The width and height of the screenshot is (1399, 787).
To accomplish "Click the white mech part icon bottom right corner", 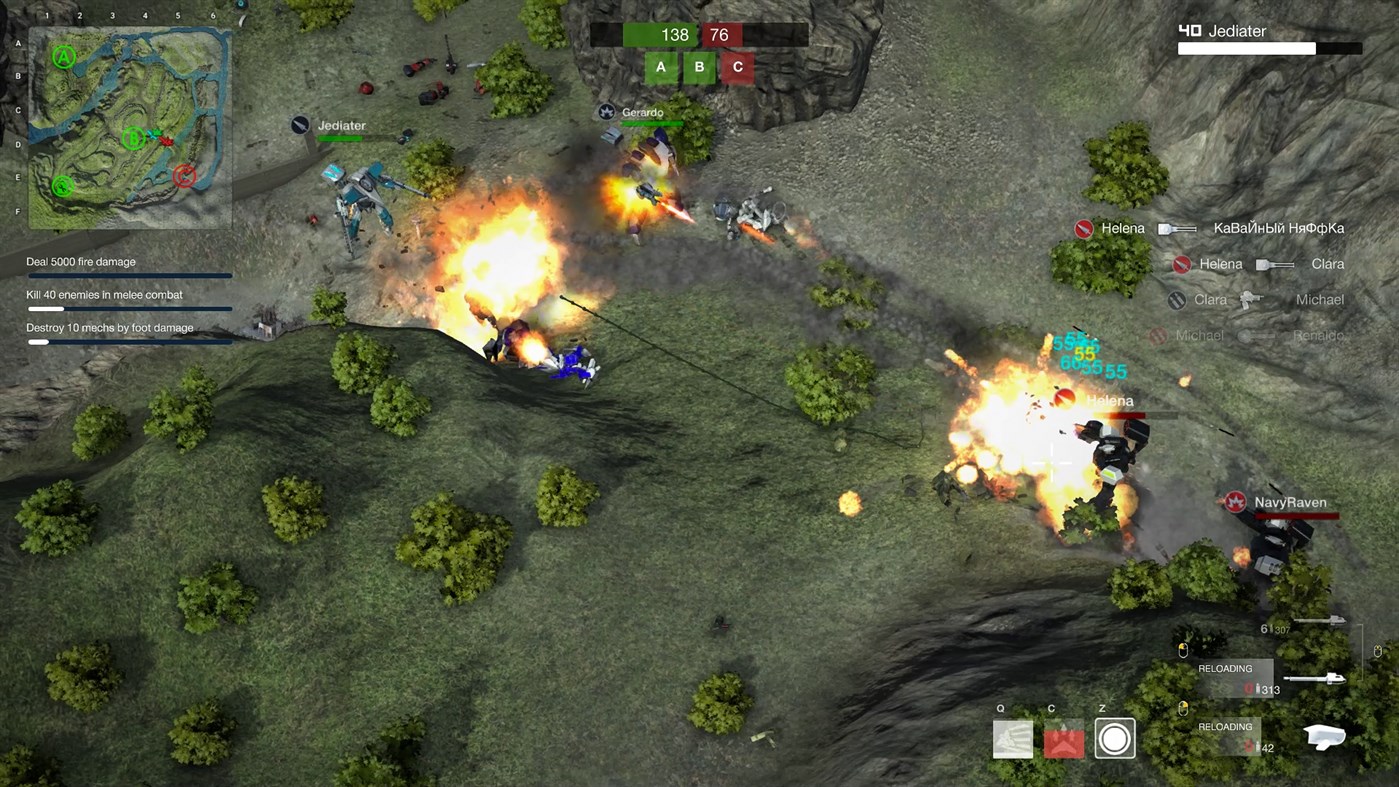I will (1323, 737).
